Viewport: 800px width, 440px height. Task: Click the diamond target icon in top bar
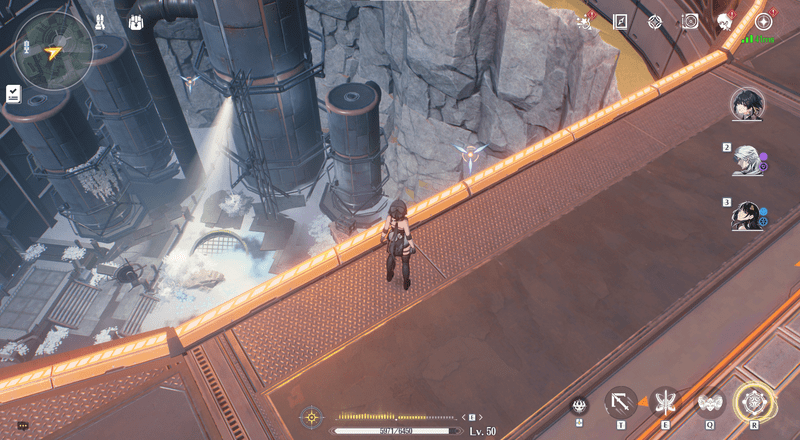click(x=654, y=21)
